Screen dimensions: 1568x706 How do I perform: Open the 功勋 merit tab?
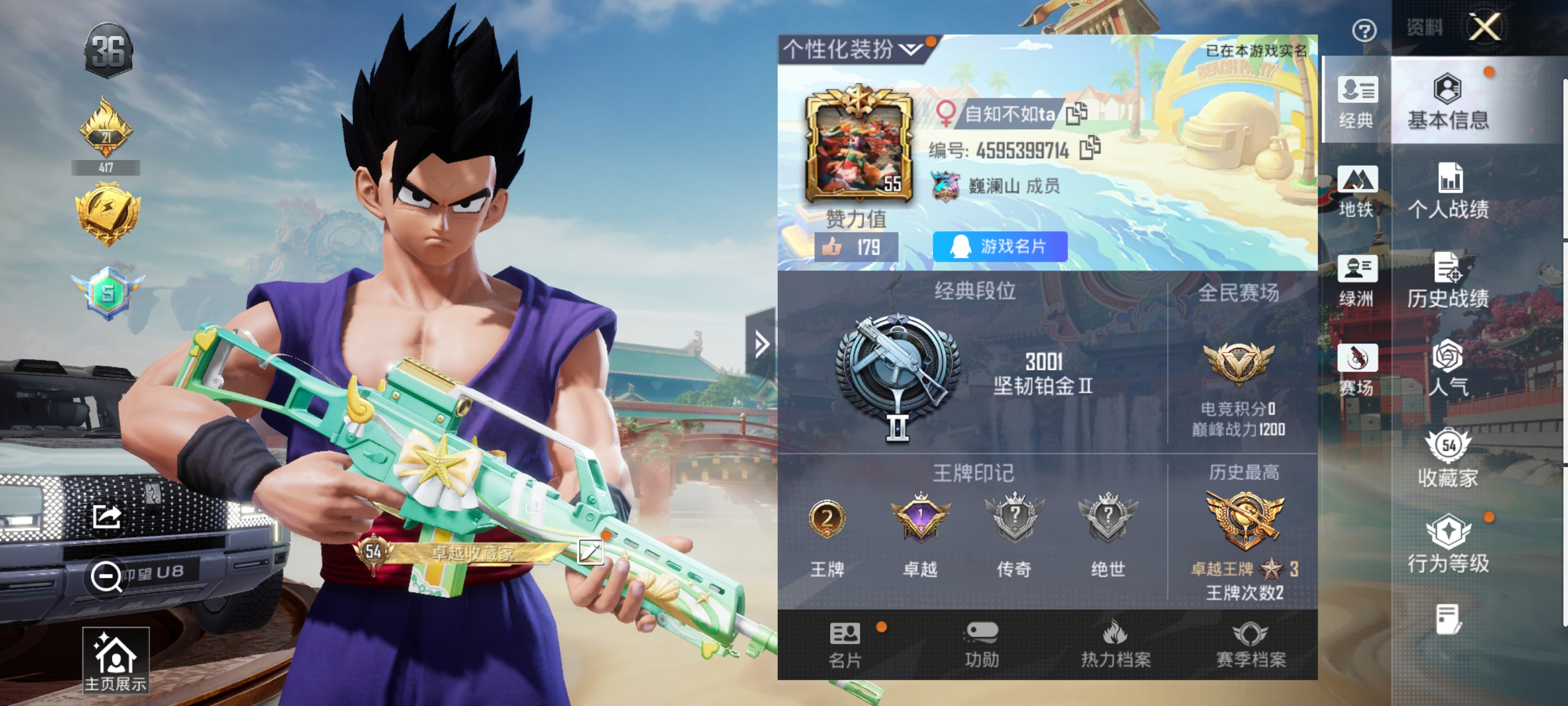[x=981, y=644]
